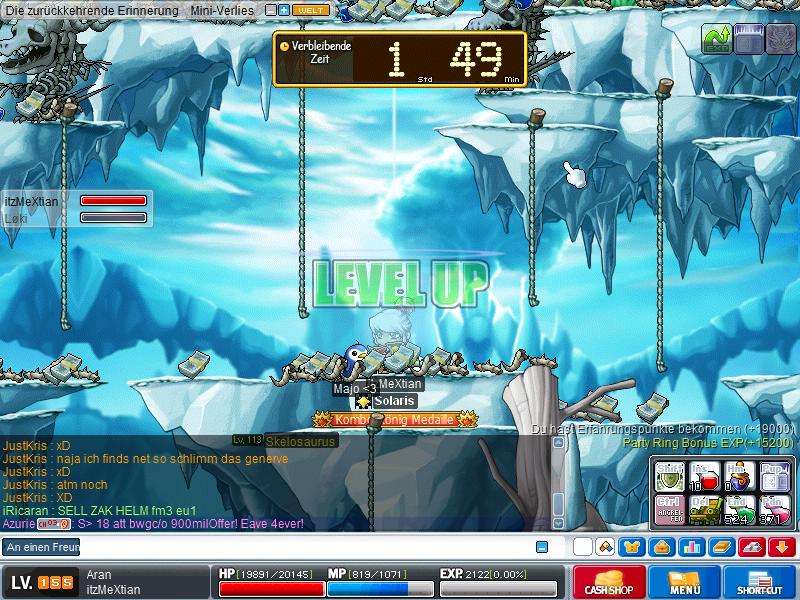Open the stats bar chart button
800x600 pixels.
click(691, 547)
